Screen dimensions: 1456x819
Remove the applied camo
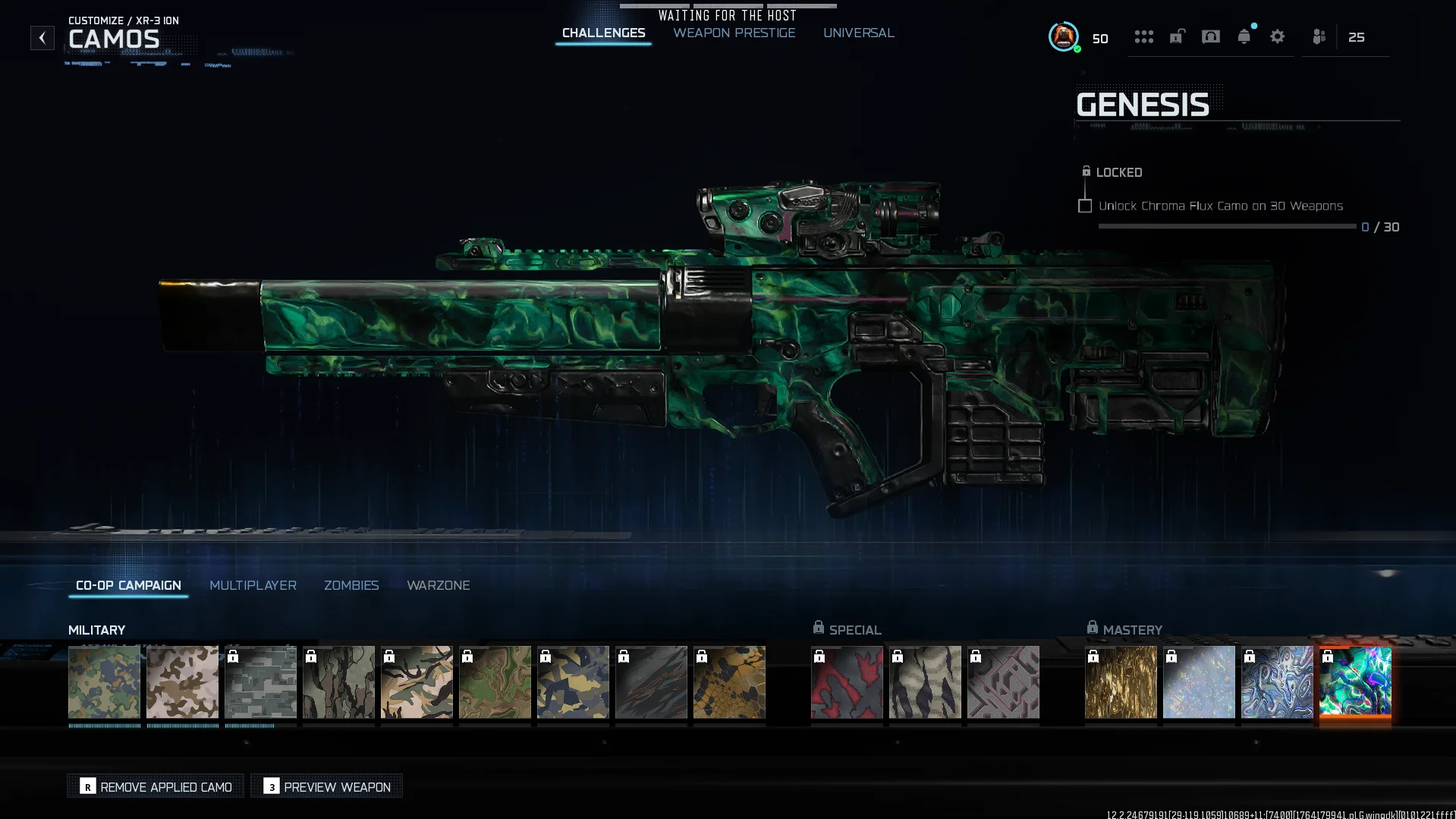click(x=156, y=786)
